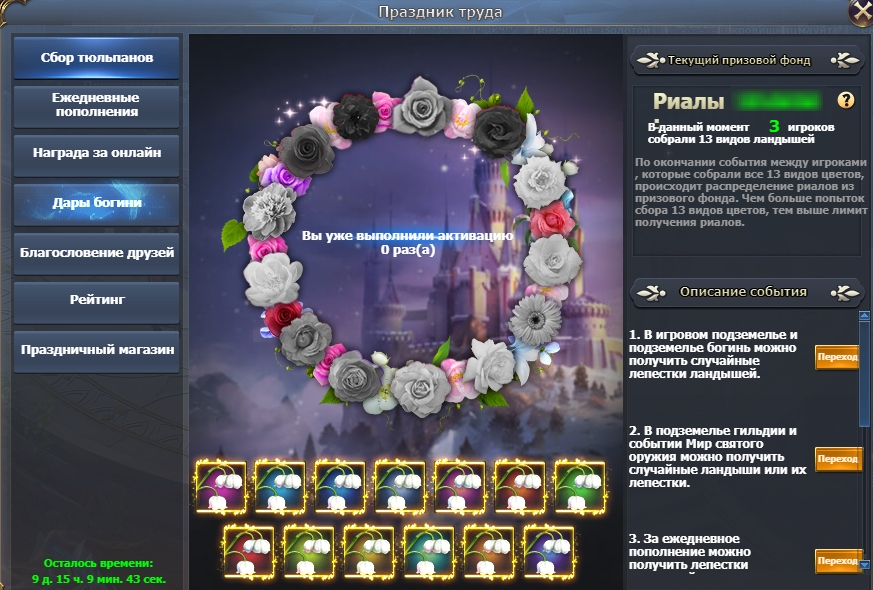Switch to Ежедневные пополнения tab
This screenshot has height=590, width=873.
(97, 106)
